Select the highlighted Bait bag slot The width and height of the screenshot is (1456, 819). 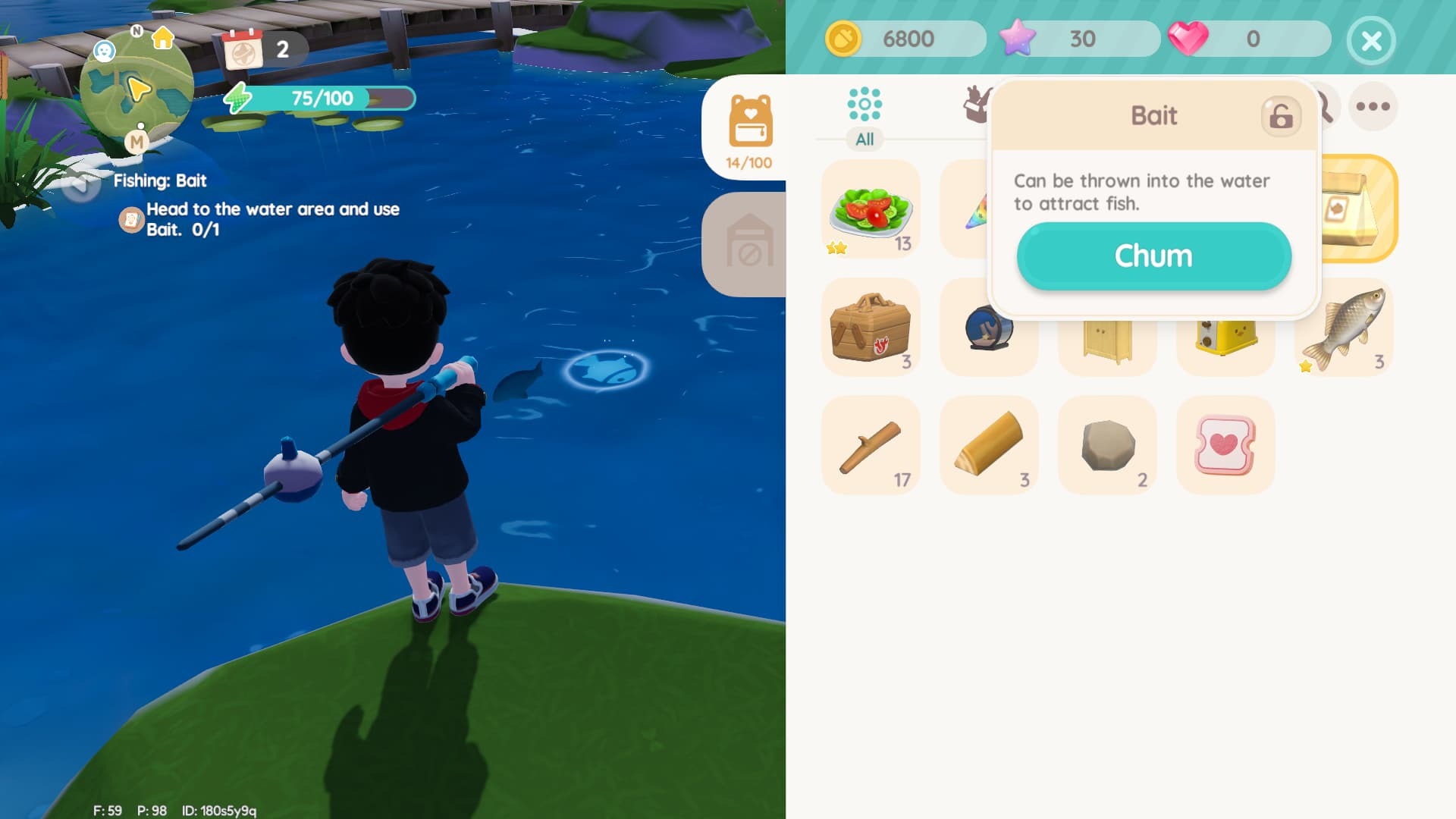(1359, 209)
